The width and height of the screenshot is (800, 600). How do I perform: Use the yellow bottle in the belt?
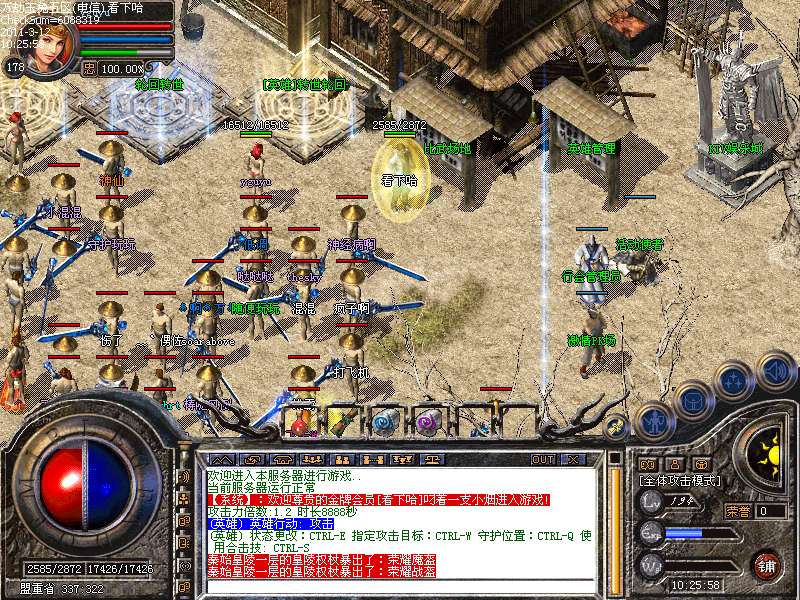344,421
